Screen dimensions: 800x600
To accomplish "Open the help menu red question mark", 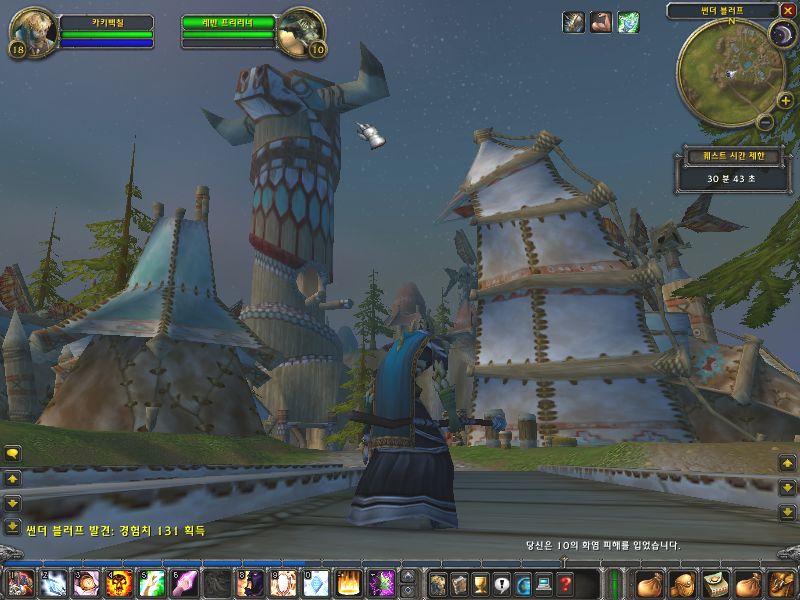I will click(x=566, y=584).
